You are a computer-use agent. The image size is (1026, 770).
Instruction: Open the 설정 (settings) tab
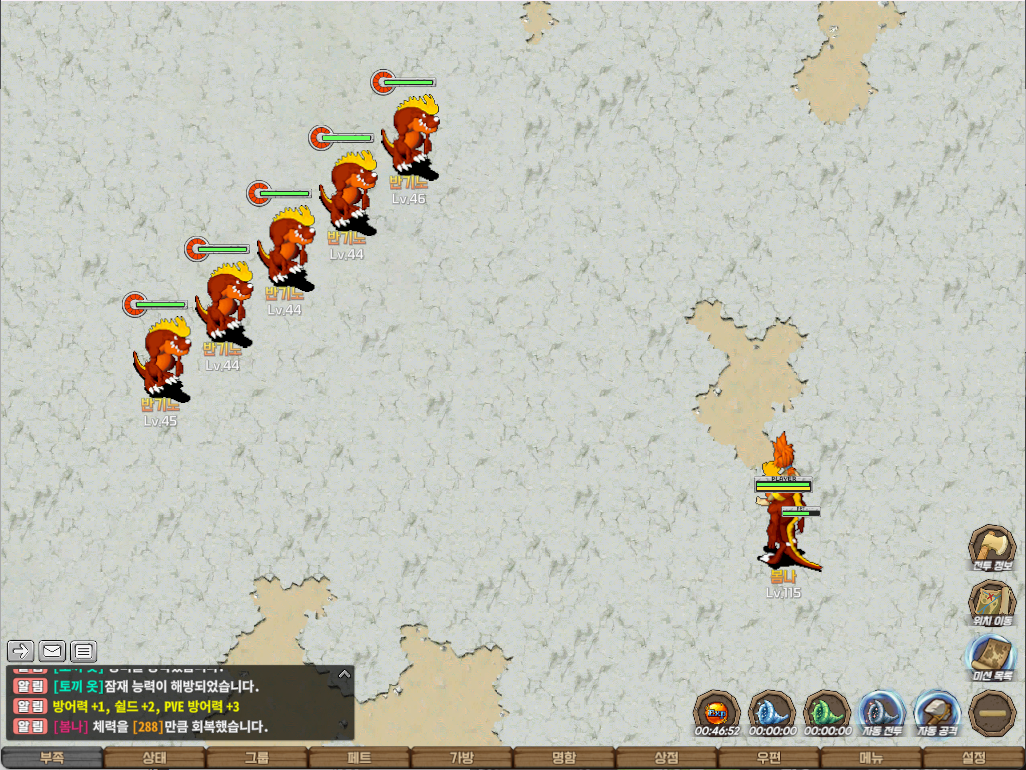point(973,758)
